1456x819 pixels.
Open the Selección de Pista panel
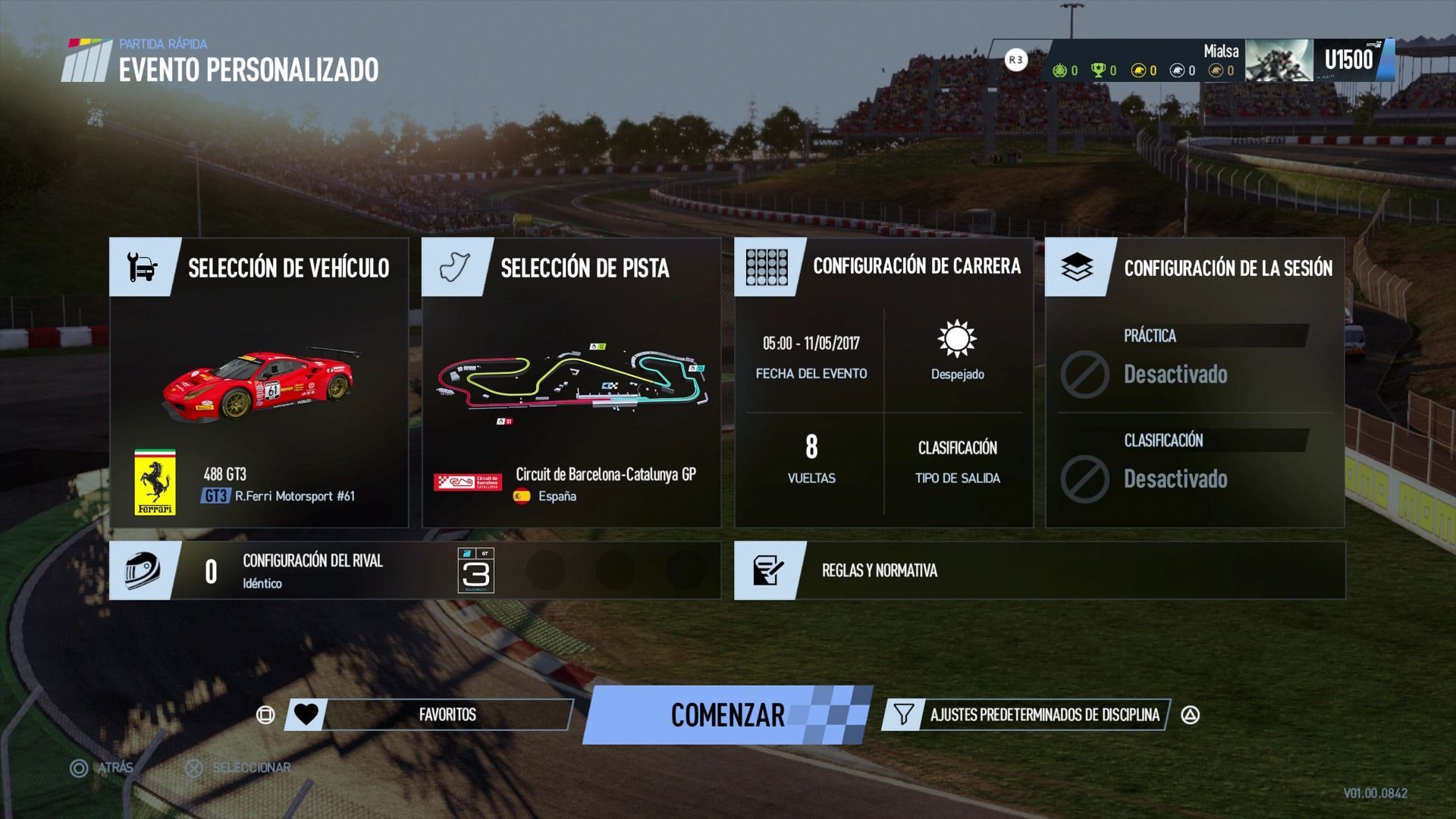coord(584,268)
